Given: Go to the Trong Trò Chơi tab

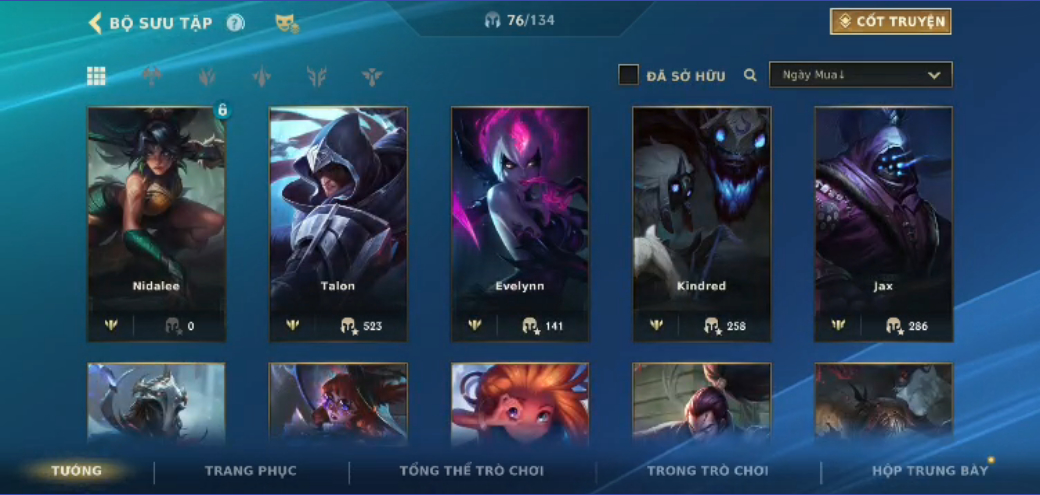Looking at the screenshot, I should point(708,471).
